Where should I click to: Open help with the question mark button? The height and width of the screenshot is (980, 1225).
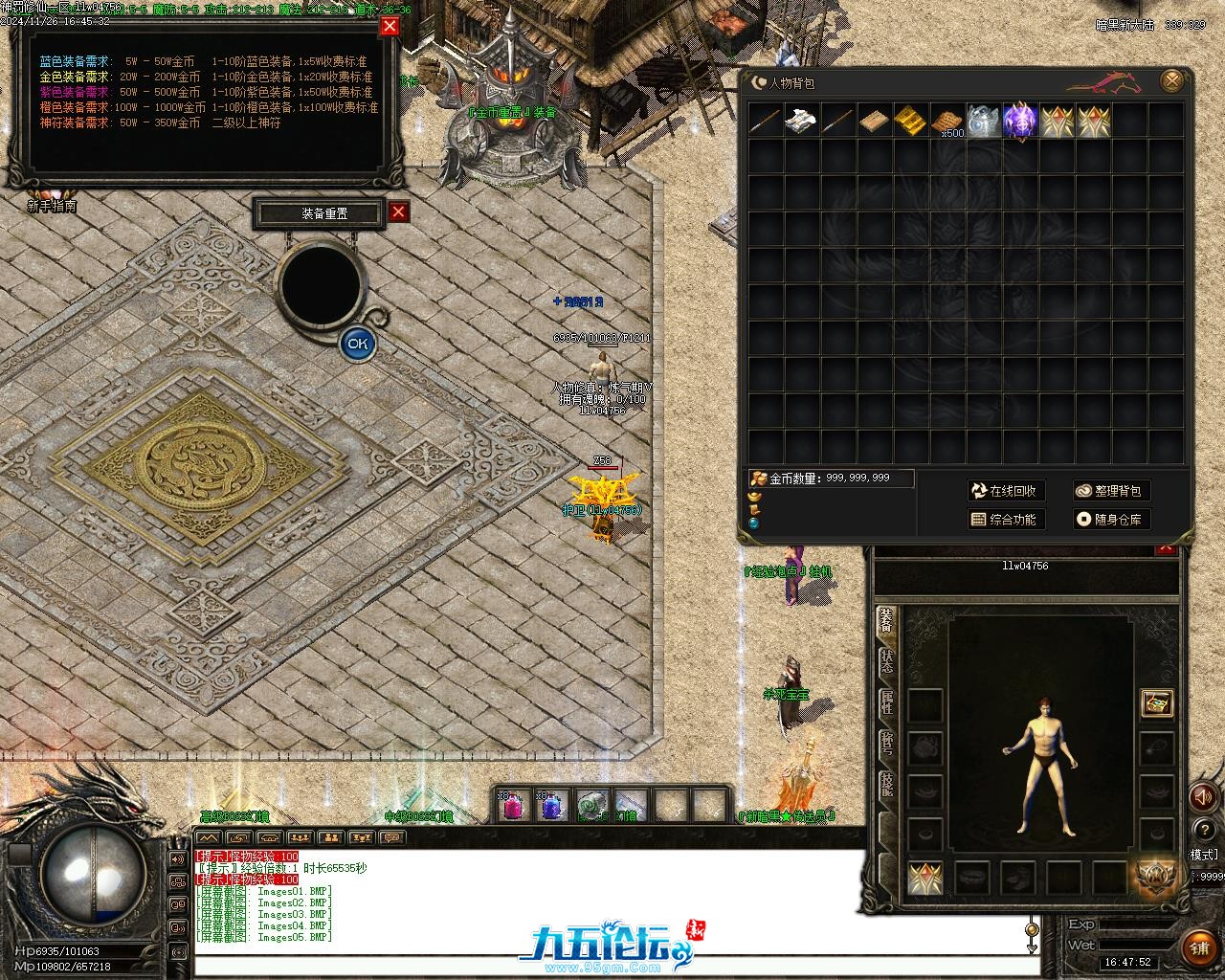point(1203,830)
